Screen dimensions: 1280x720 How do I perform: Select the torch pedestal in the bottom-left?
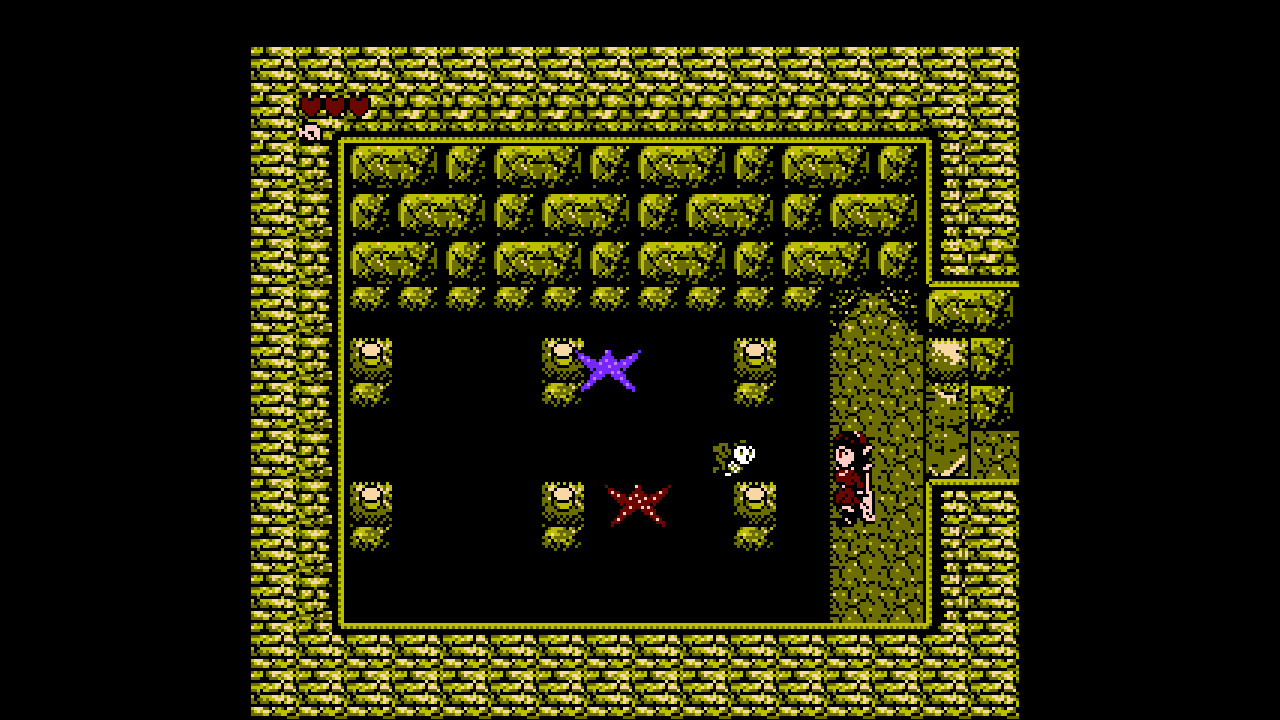(371, 505)
